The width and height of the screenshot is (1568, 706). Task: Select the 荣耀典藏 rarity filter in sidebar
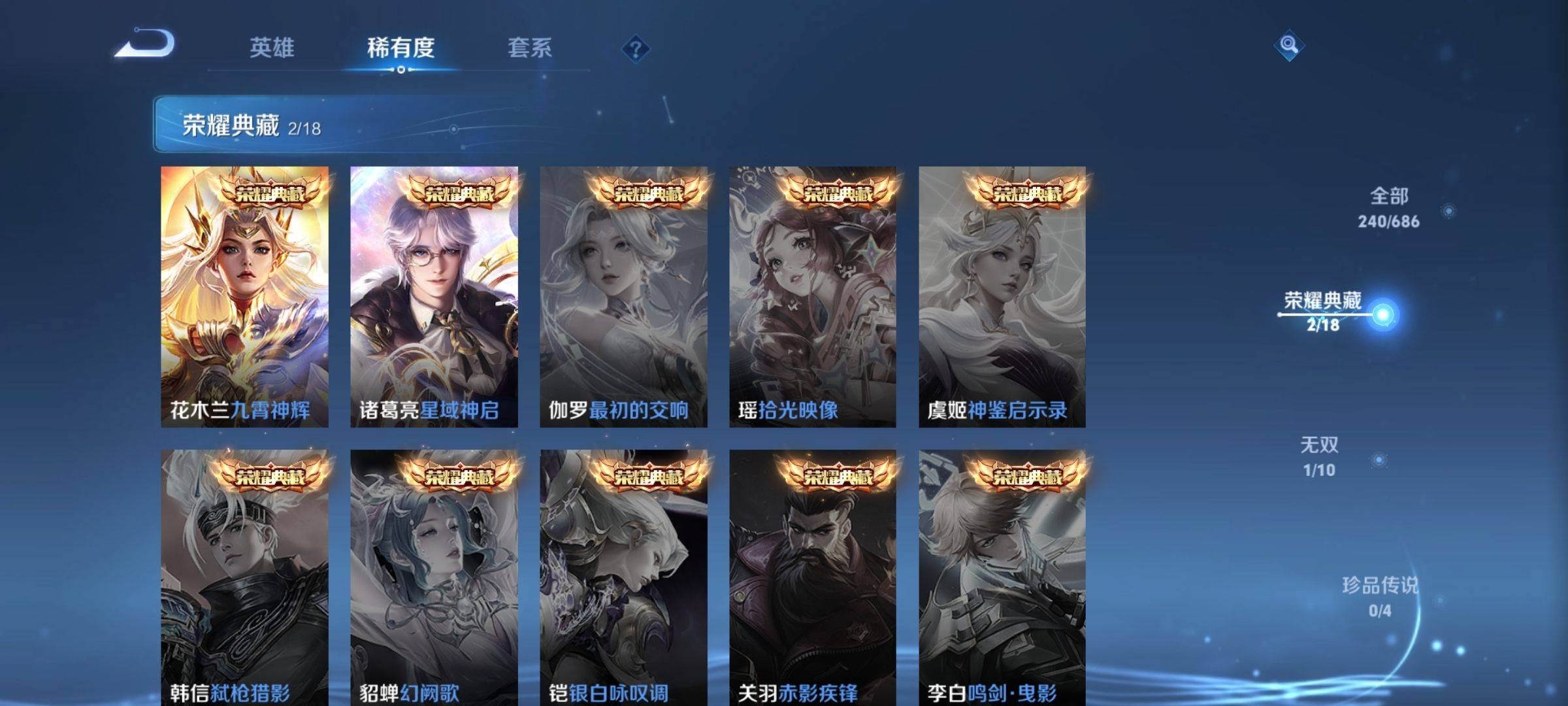tap(1324, 312)
